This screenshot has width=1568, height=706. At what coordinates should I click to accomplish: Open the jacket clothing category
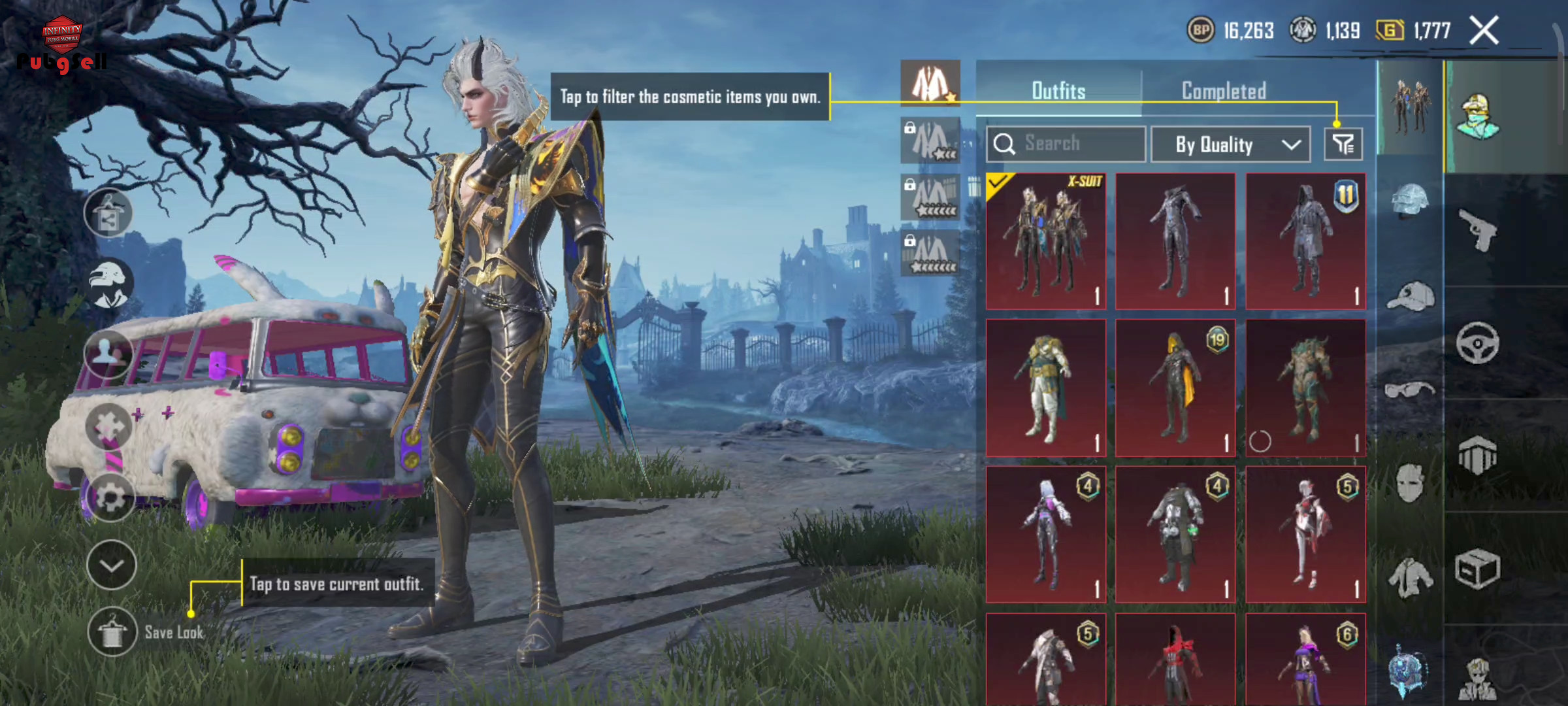pyautogui.click(x=1410, y=577)
